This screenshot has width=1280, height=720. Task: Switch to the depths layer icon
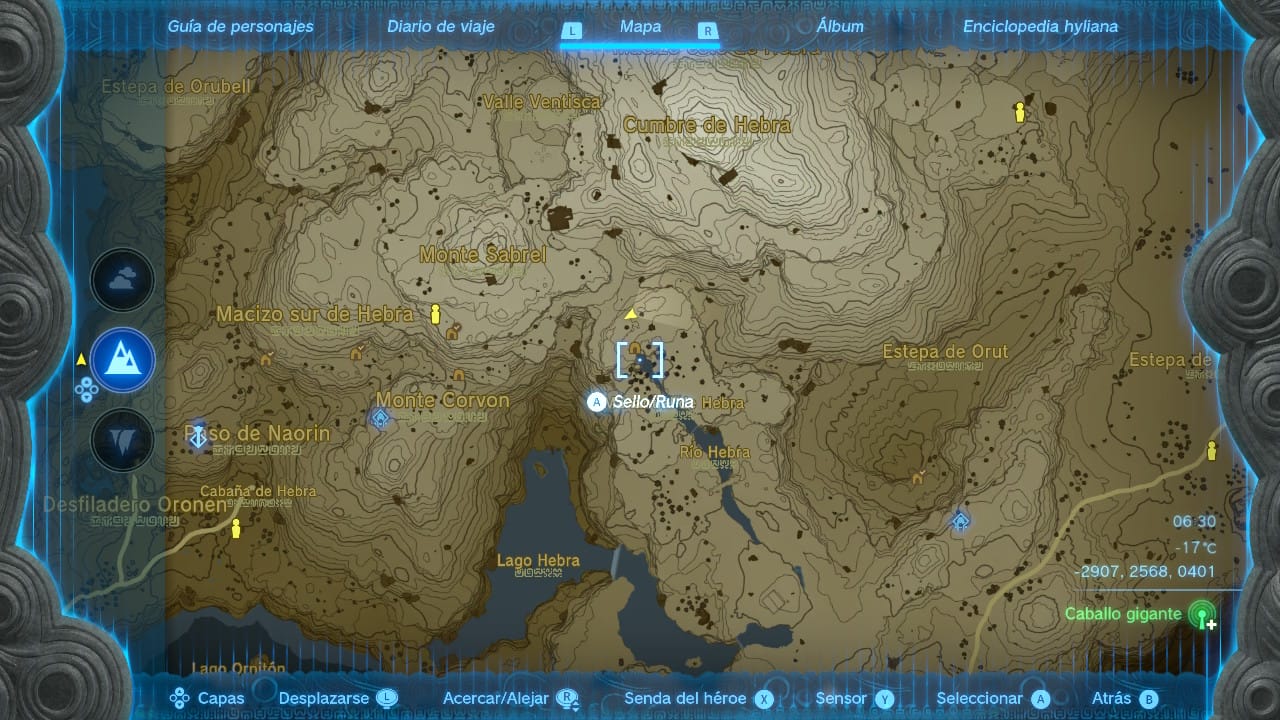click(123, 440)
